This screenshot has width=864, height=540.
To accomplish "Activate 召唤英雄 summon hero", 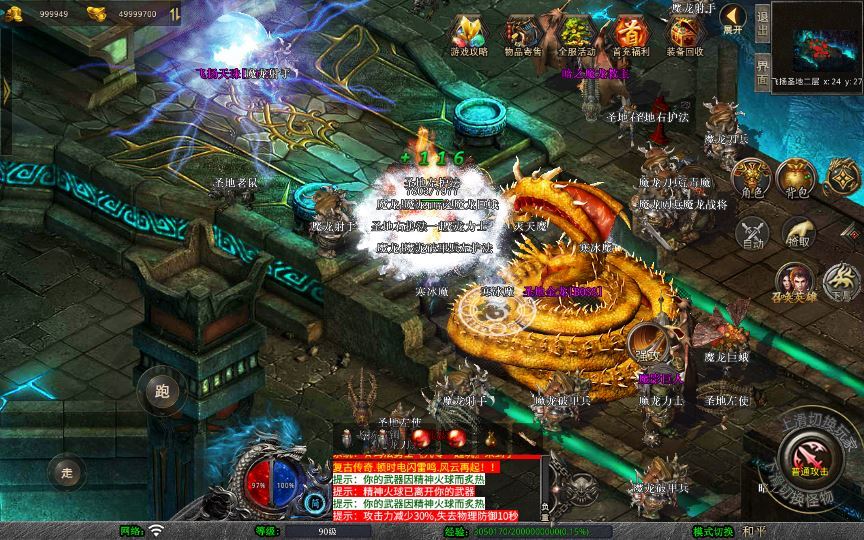I will (x=797, y=281).
